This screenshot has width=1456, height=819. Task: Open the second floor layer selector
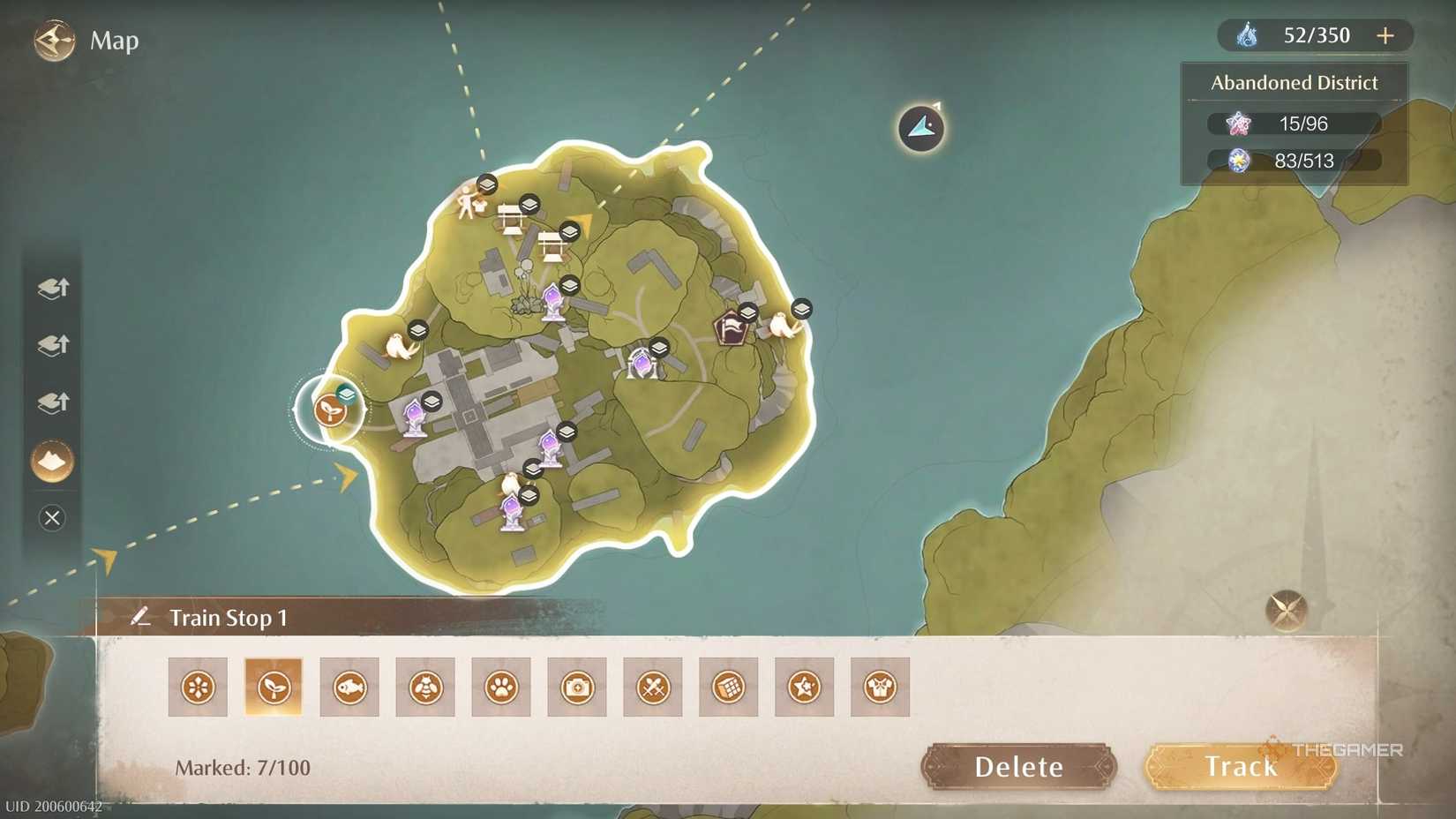click(51, 346)
